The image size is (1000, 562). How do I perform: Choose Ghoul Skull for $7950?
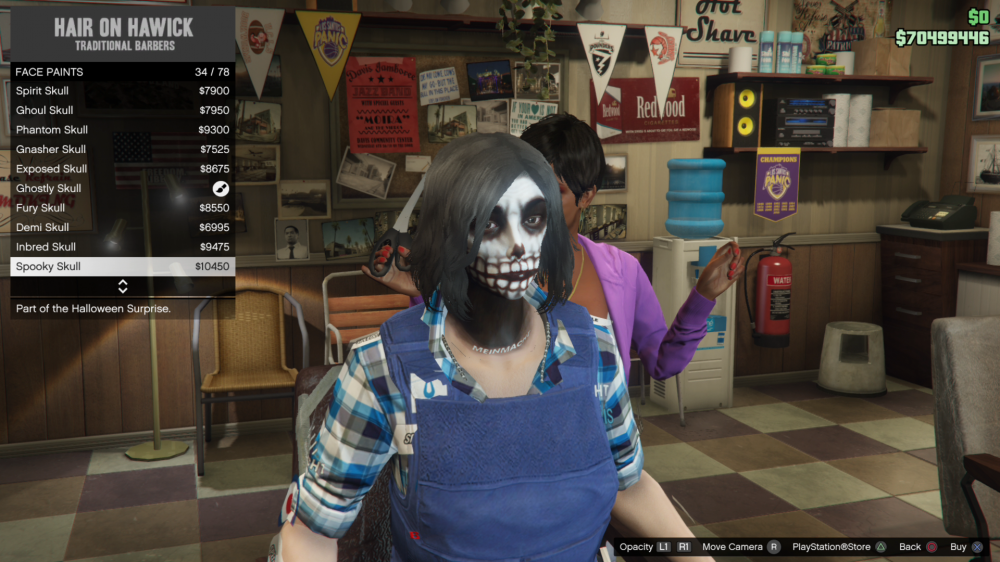tap(122, 110)
